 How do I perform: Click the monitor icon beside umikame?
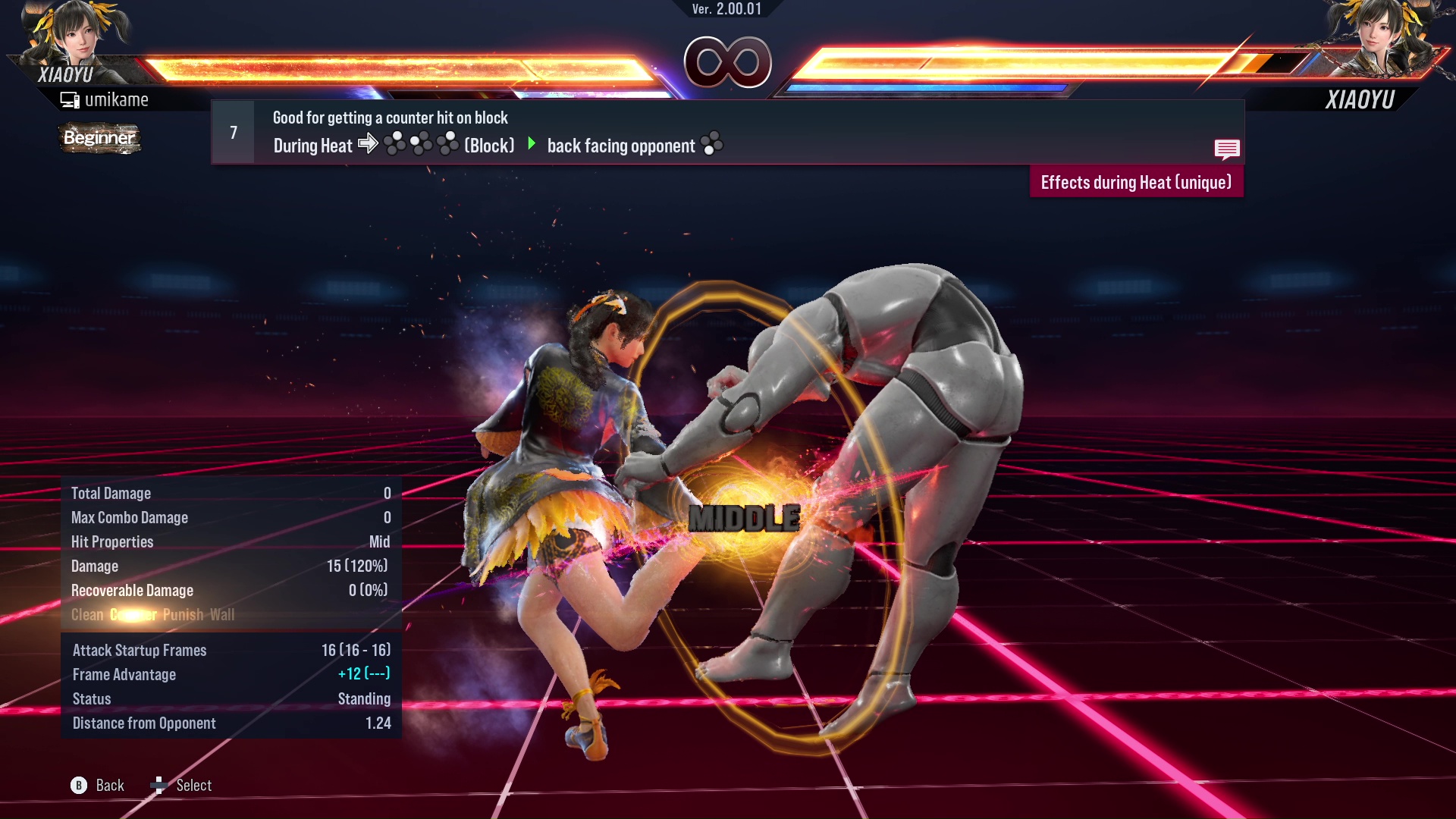[71, 99]
